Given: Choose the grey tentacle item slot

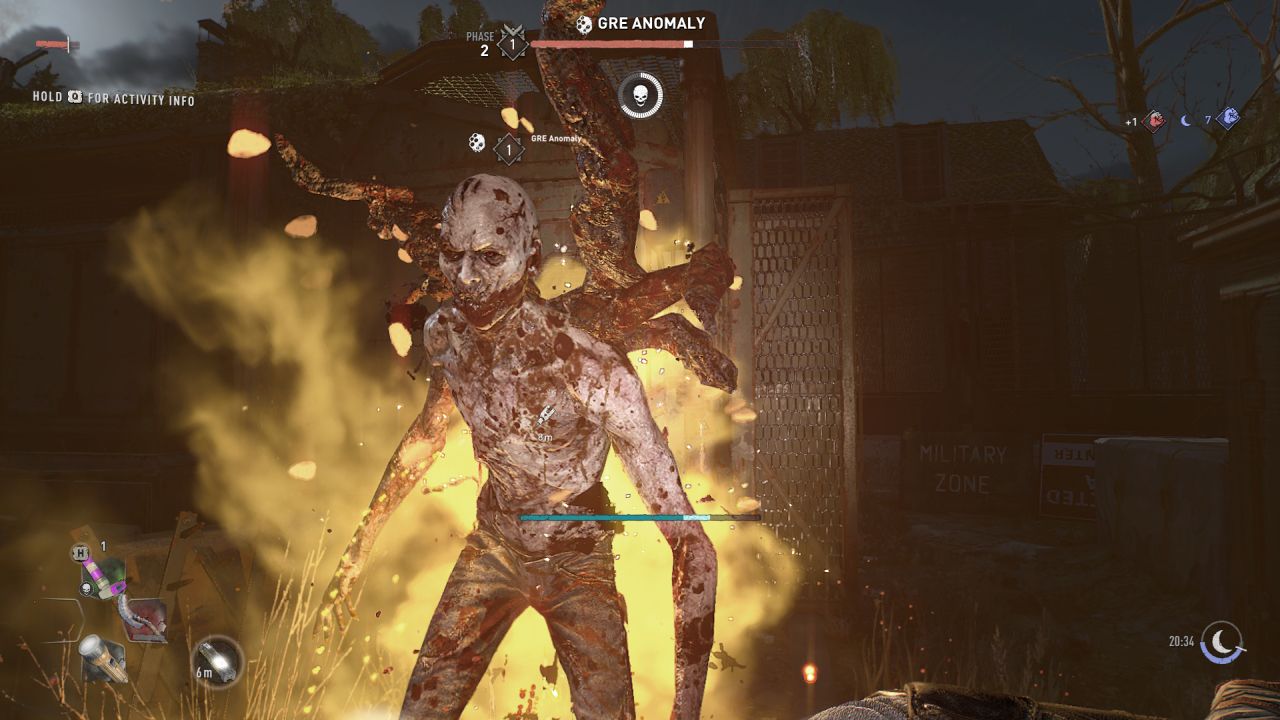Looking at the screenshot, I should (x=141, y=617).
